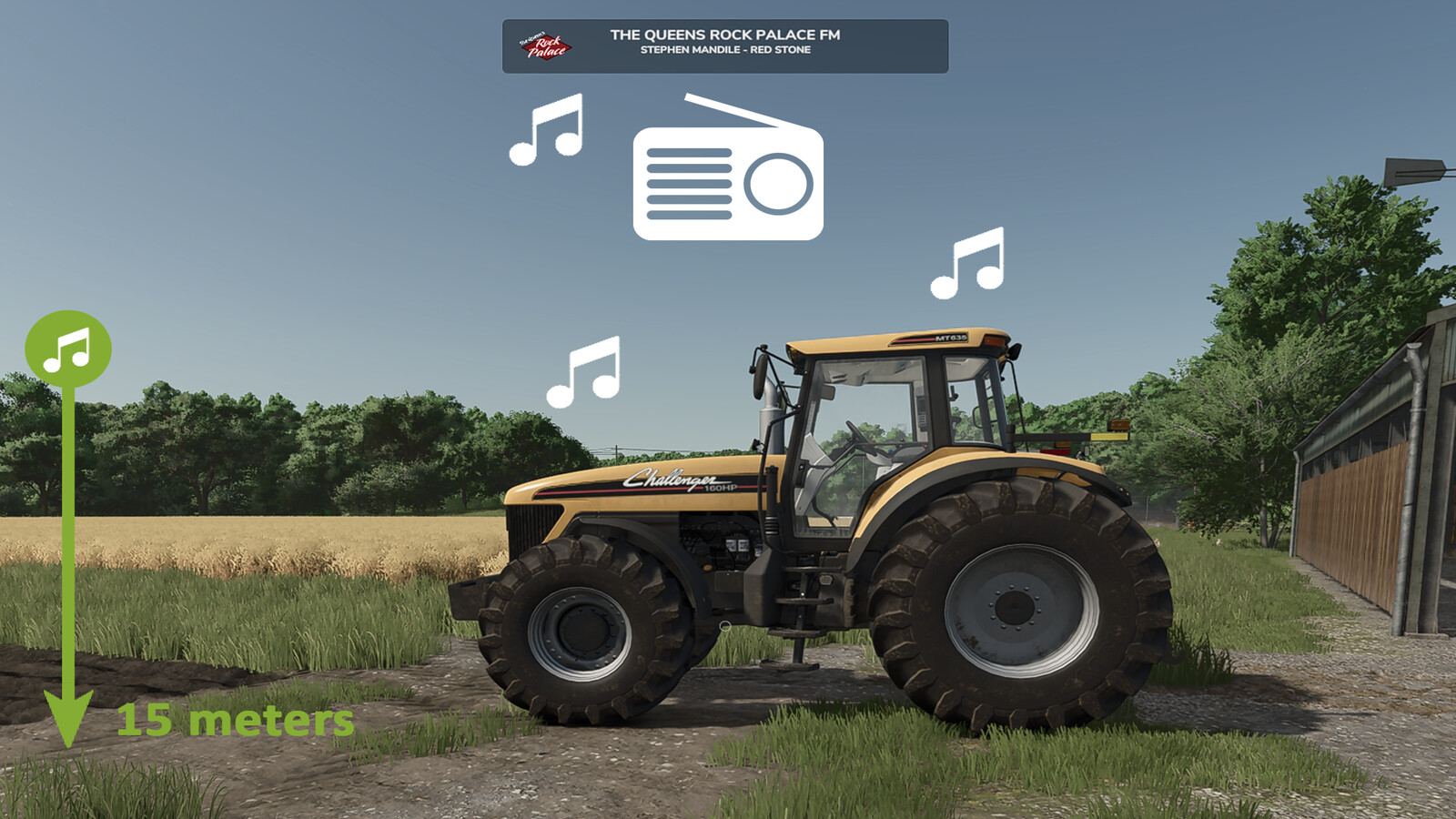Viewport: 1456px width, 819px height.
Task: Select the STEPHEN MANDILE - RED STONE track
Action: coord(728,52)
